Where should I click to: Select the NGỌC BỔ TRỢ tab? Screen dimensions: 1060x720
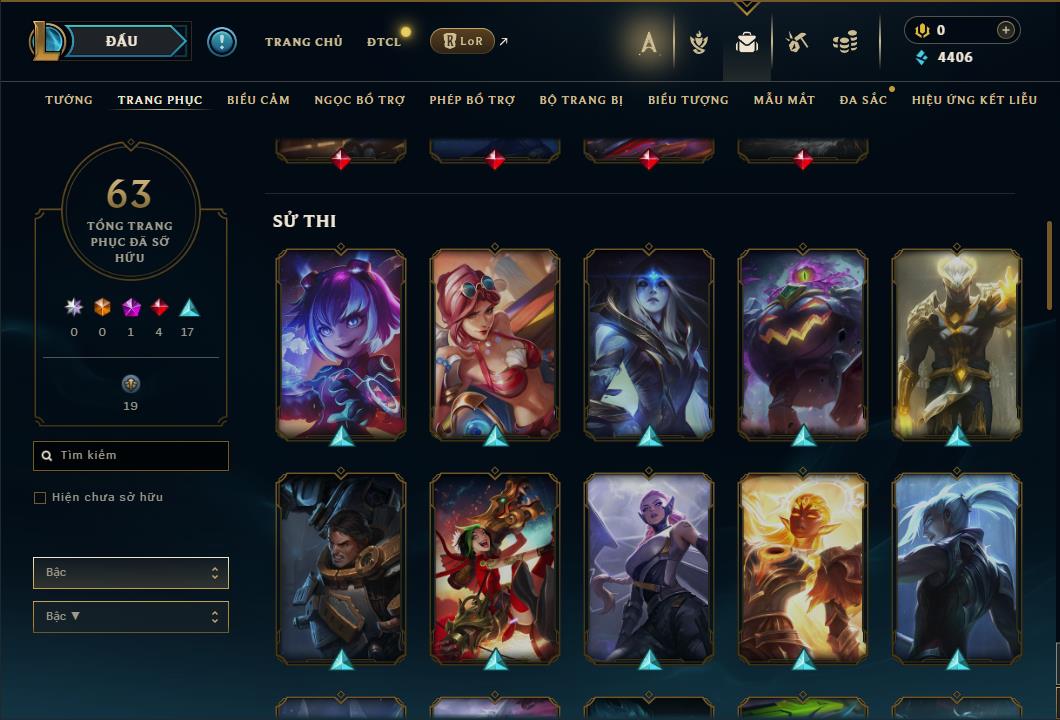[359, 100]
